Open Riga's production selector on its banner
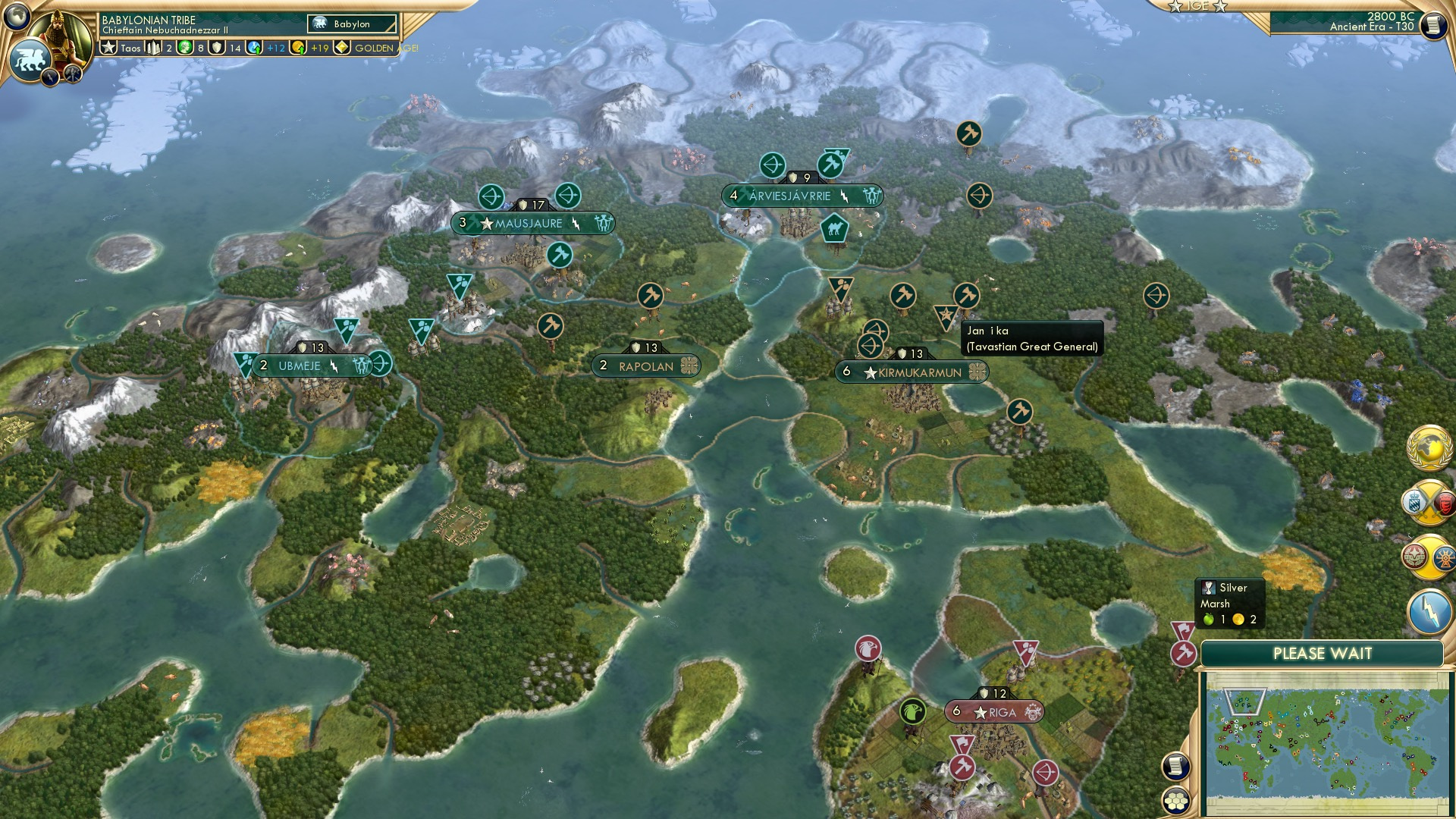This screenshot has width=1456, height=819. 1034,713
